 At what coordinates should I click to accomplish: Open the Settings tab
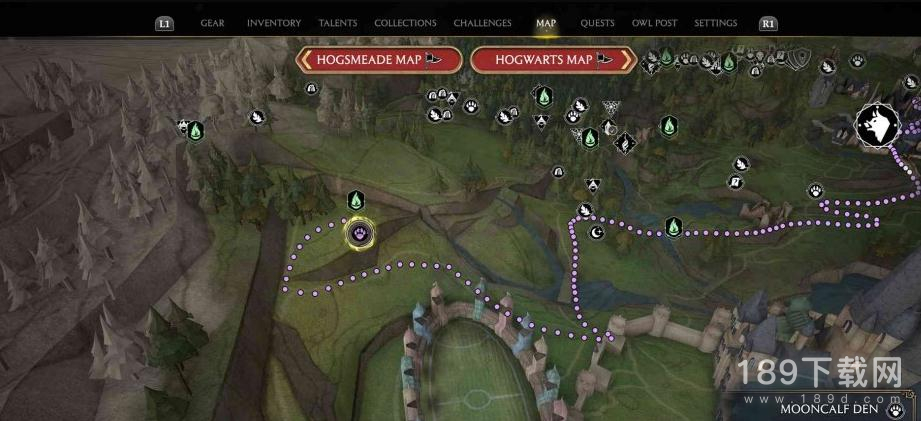715,23
